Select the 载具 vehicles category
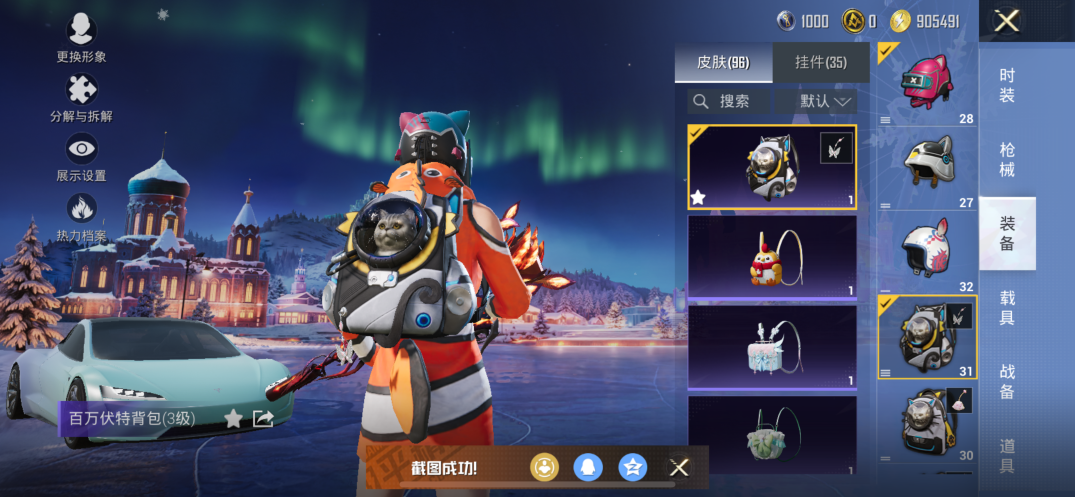 click(x=1007, y=308)
